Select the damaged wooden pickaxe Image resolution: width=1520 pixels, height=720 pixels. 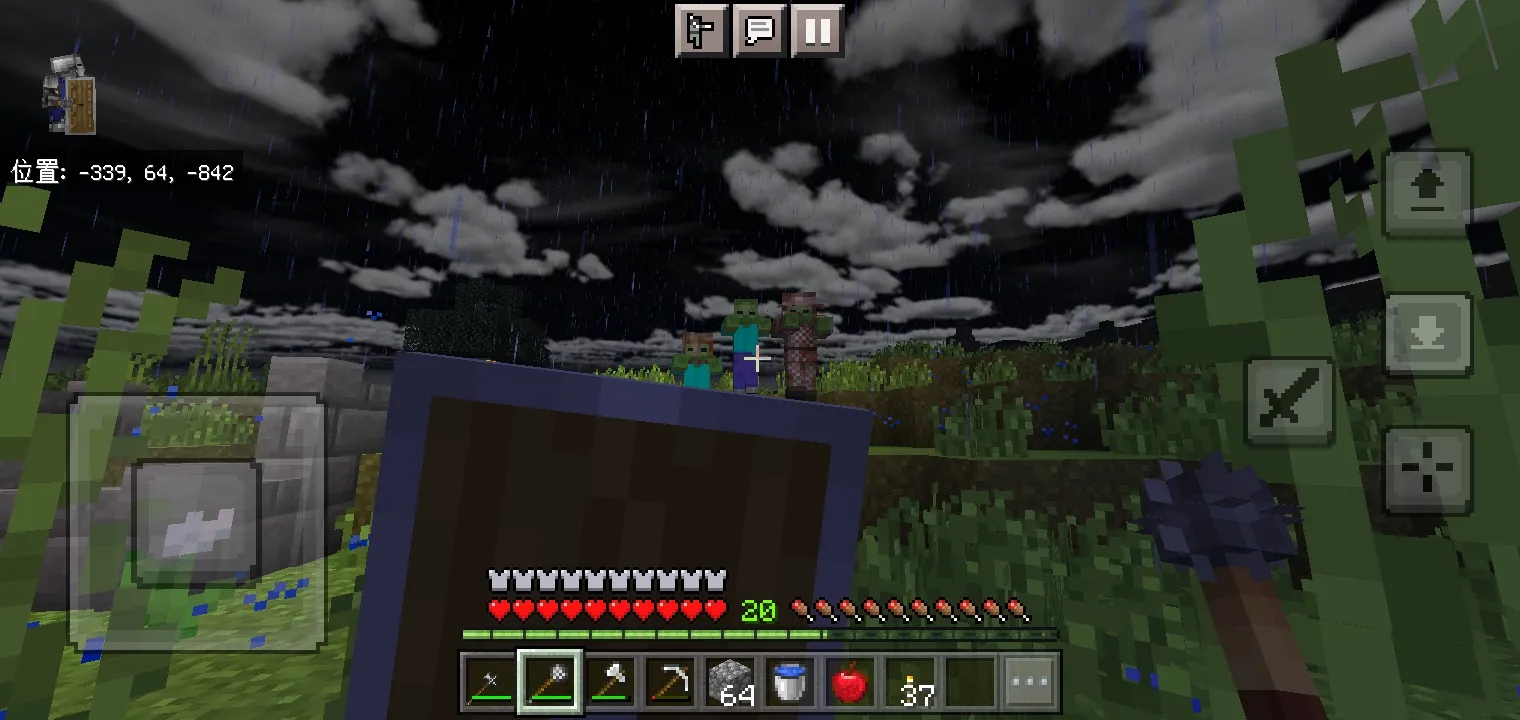672,682
